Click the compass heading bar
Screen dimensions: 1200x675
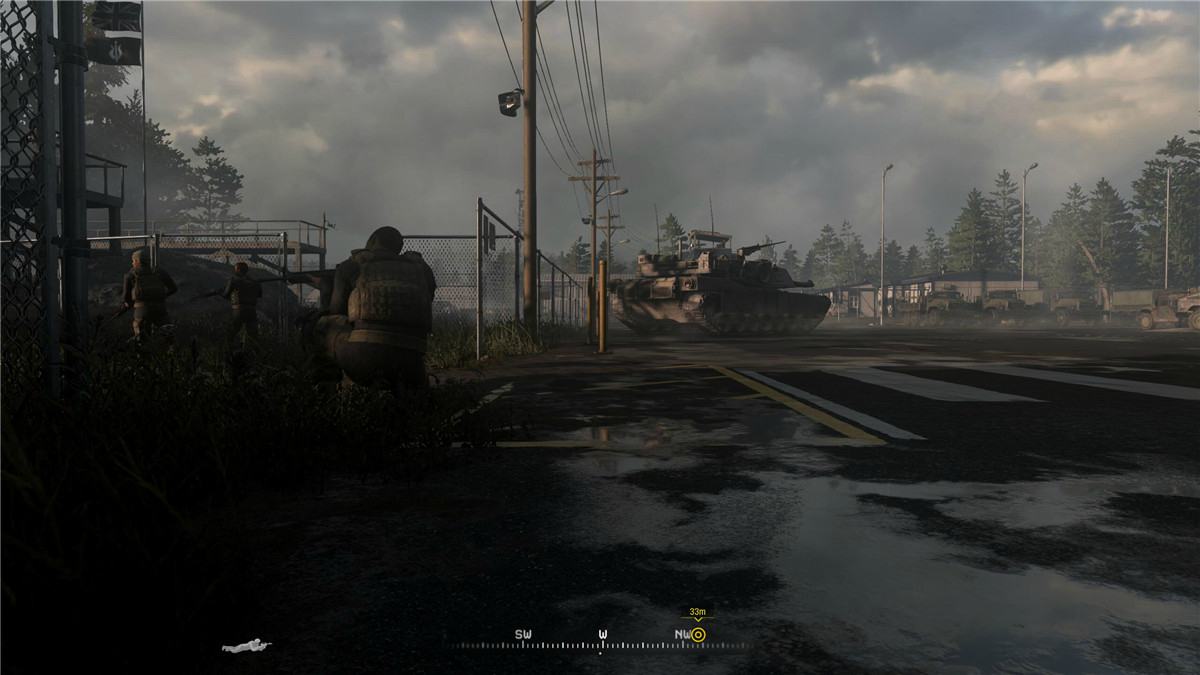pos(600,645)
